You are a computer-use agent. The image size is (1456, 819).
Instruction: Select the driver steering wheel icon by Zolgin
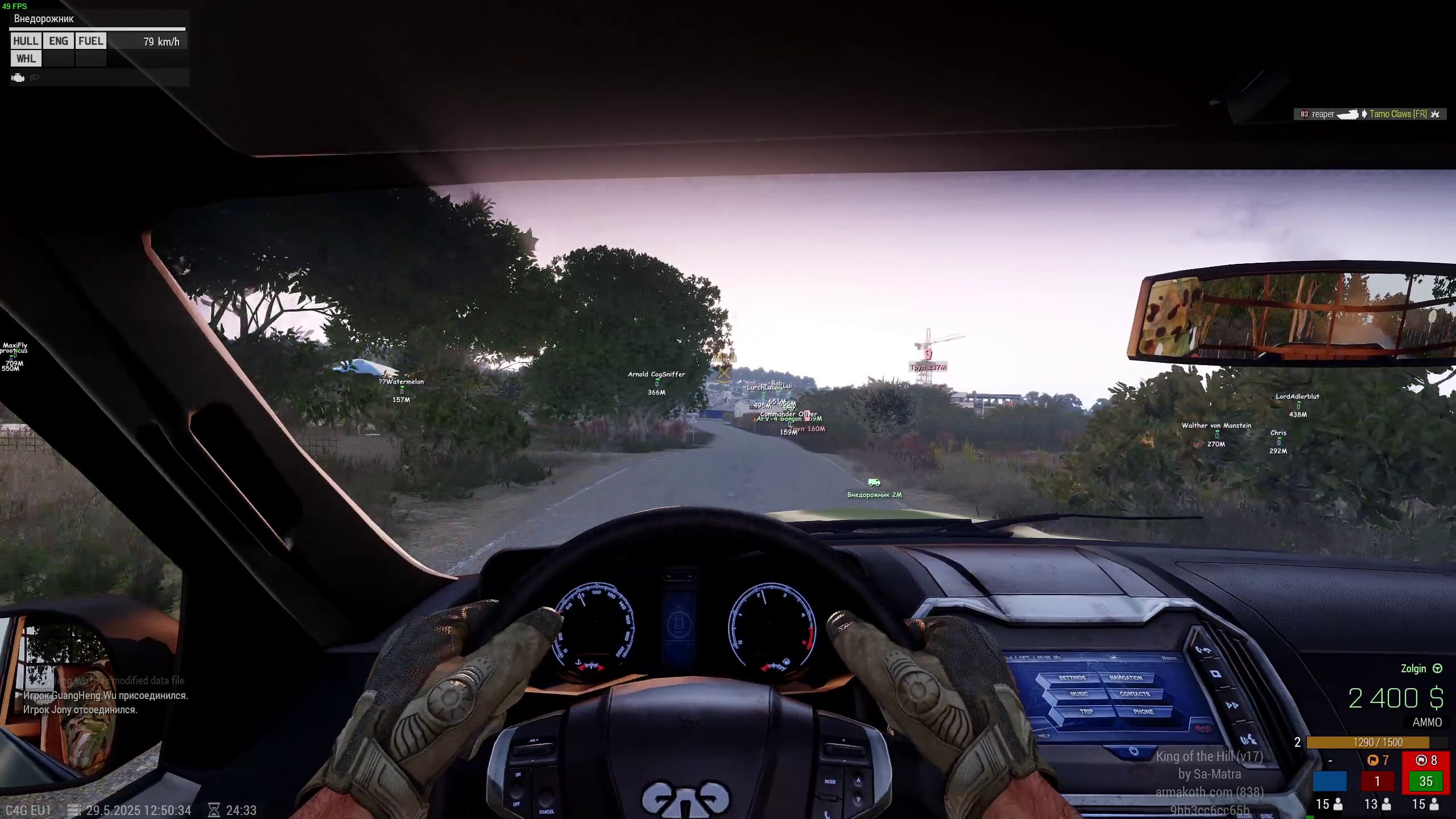pos(1437,669)
